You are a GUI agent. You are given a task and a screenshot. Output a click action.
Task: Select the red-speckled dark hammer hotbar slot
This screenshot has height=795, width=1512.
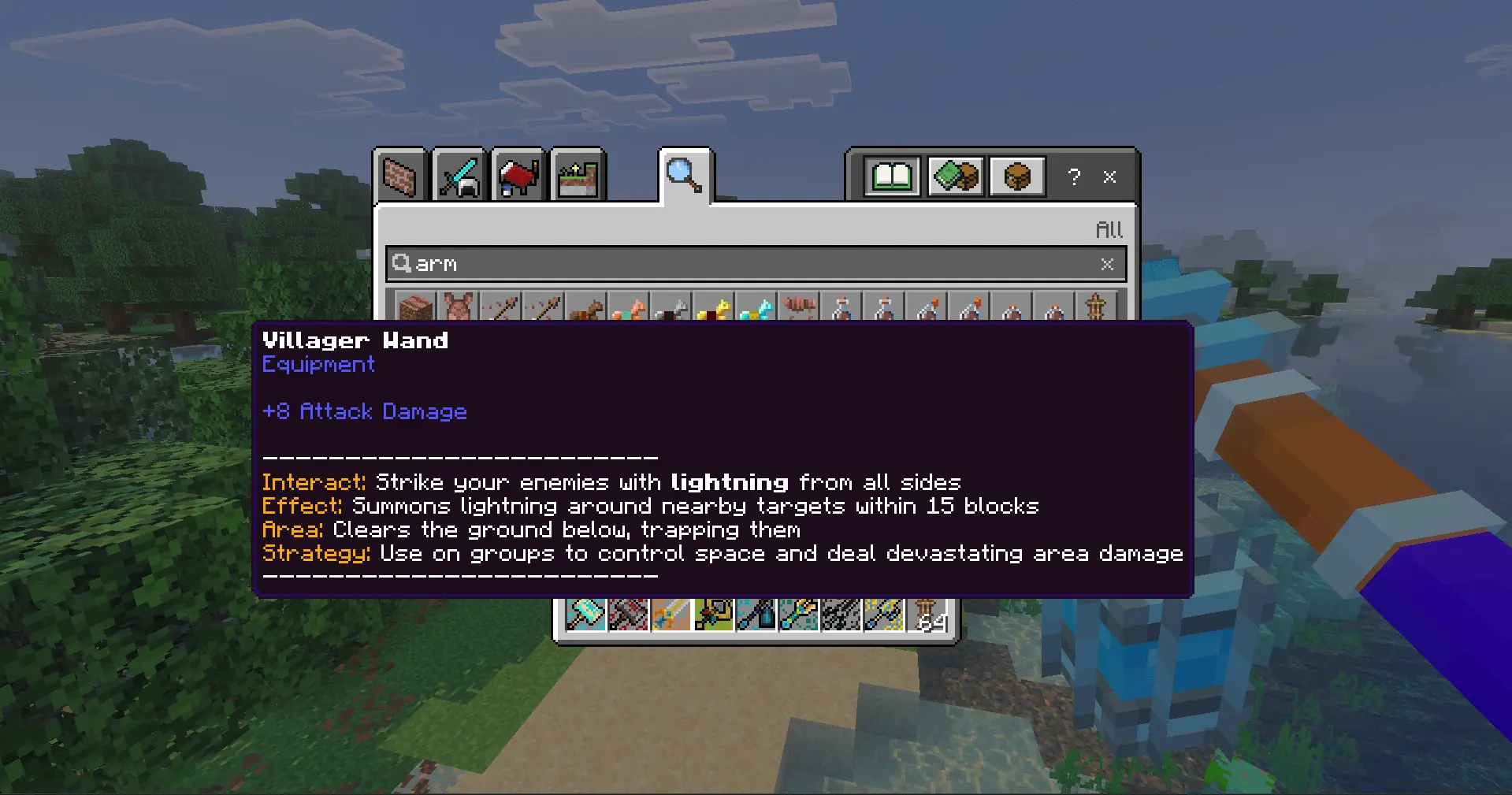pos(629,615)
